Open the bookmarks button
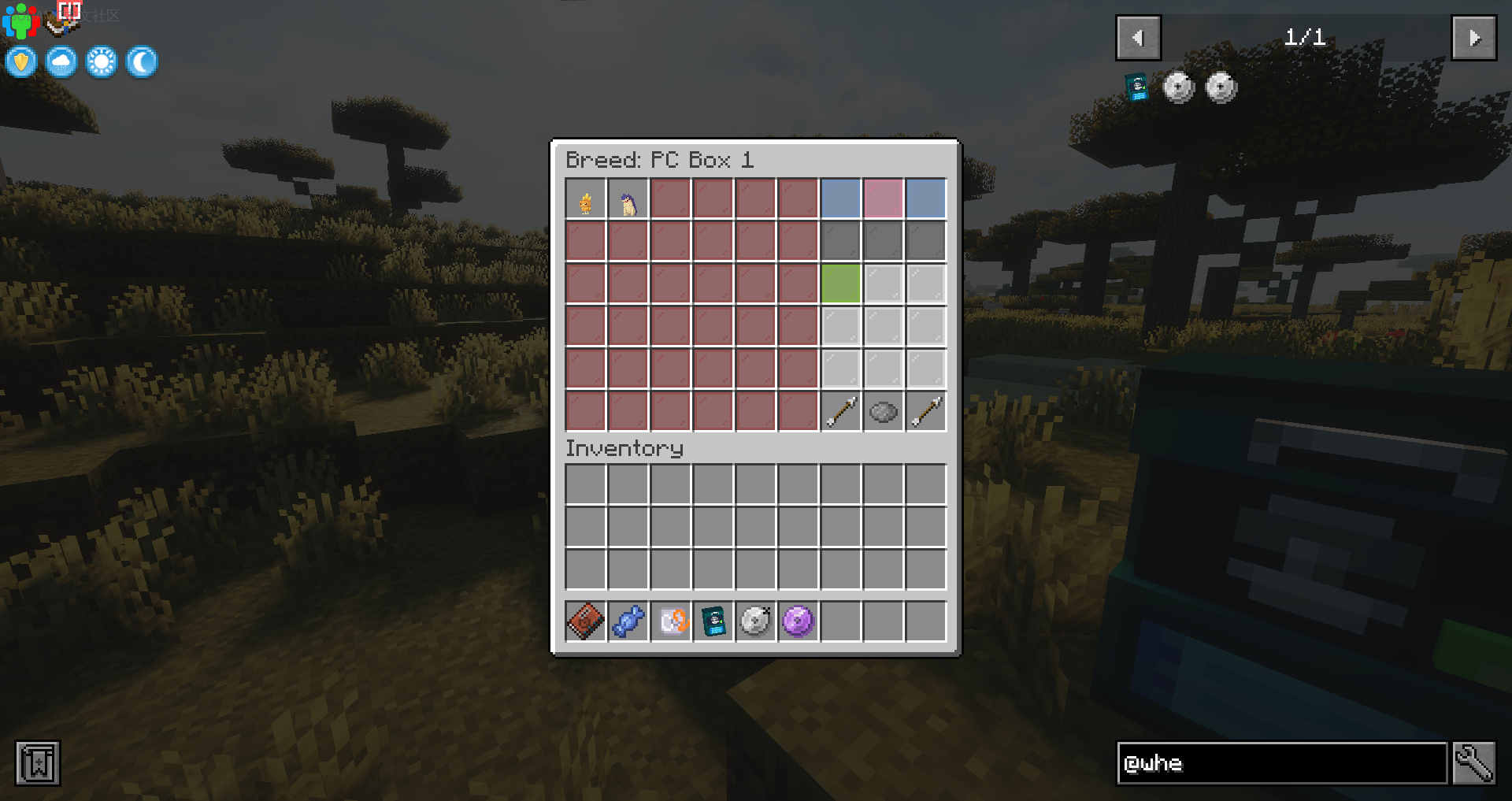Viewport: 1512px width, 801px height. (37, 762)
